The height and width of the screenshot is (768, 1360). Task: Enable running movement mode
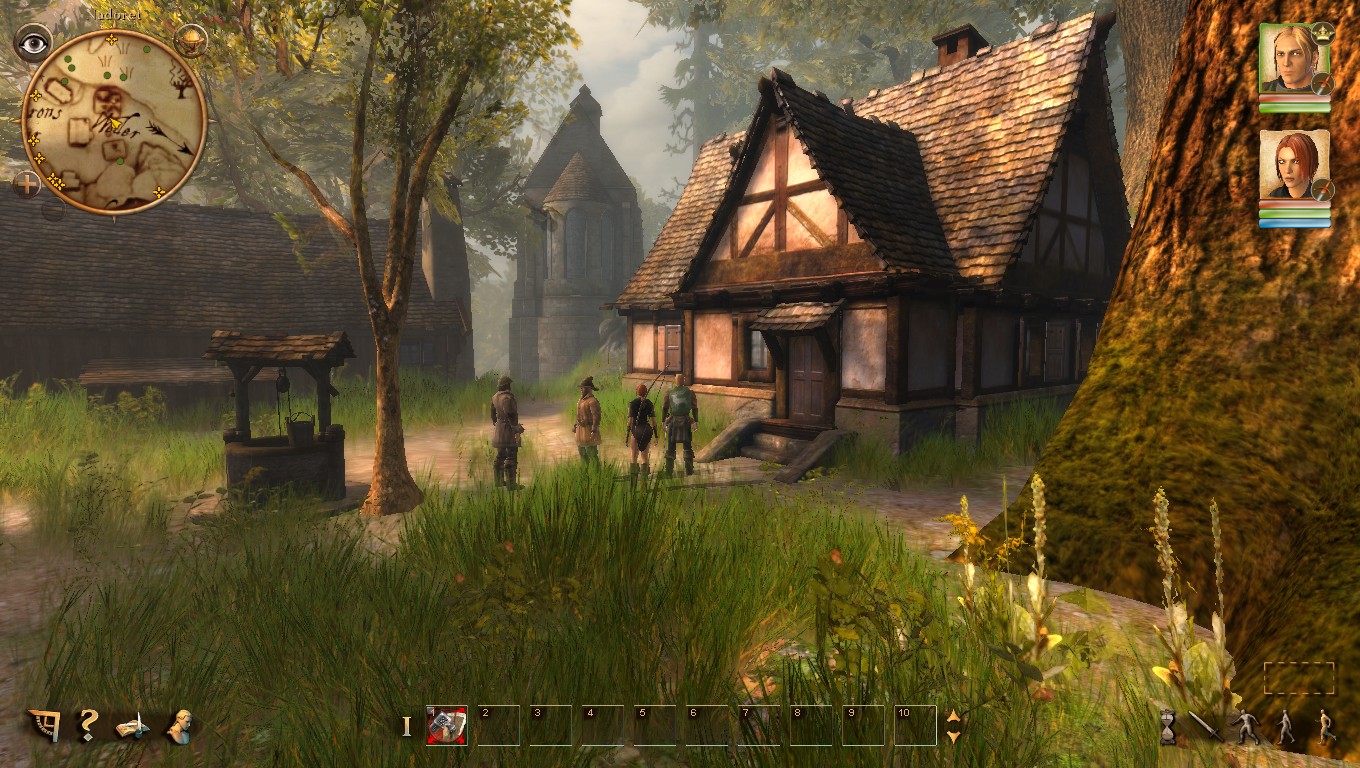click(x=1325, y=725)
